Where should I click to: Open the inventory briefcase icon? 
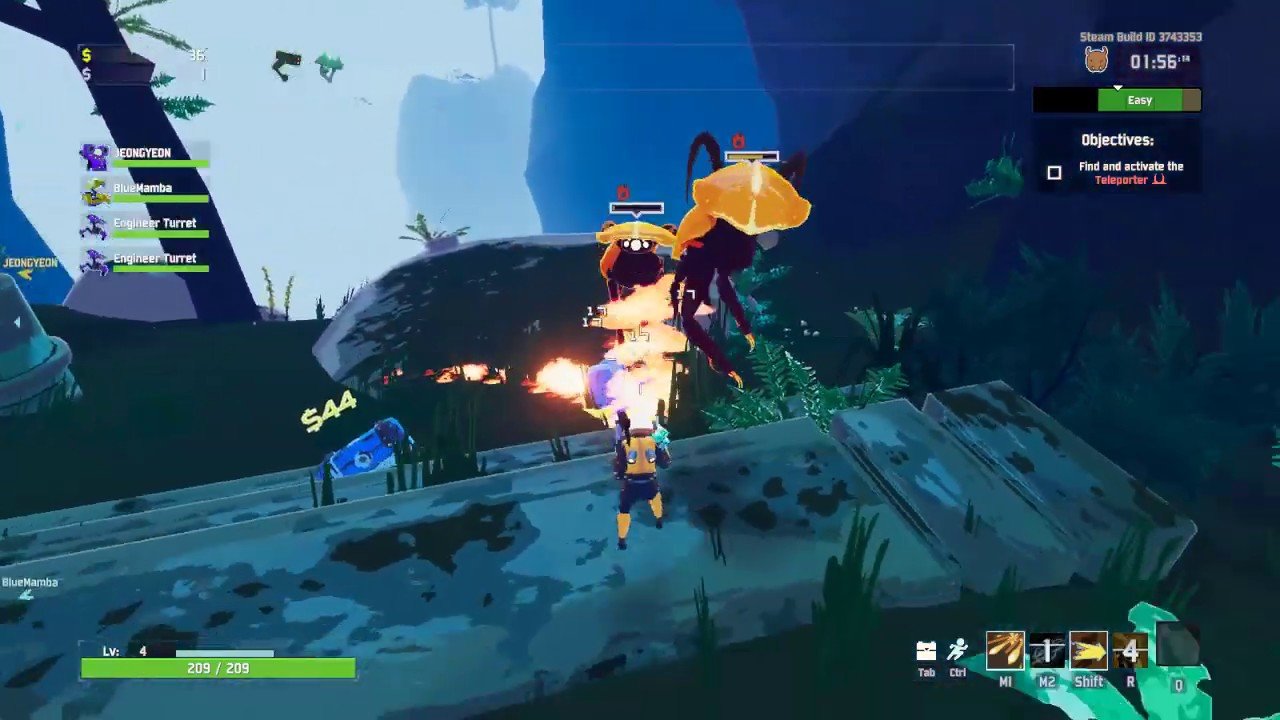point(926,652)
